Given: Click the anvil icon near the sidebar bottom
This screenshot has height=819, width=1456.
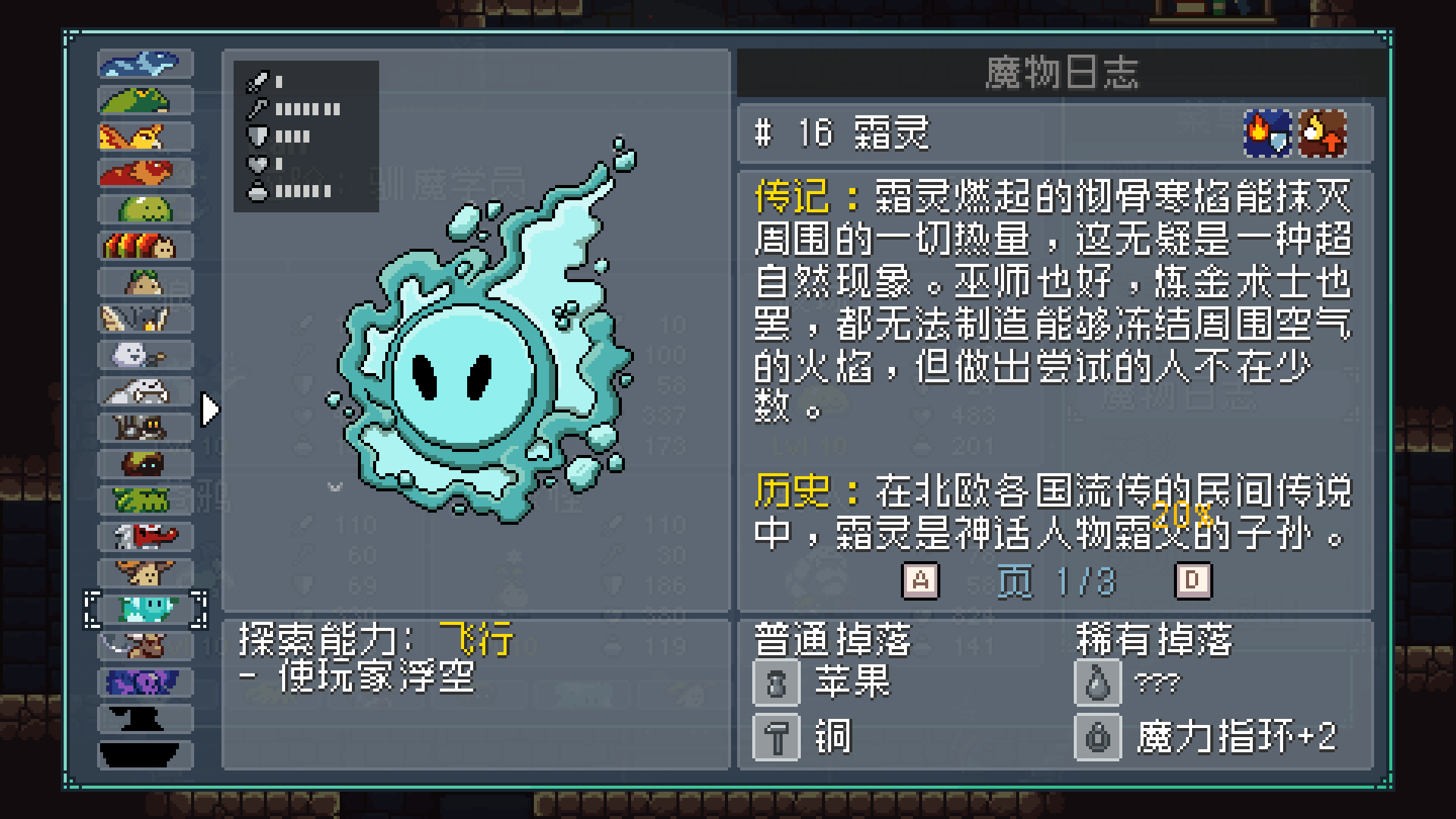Looking at the screenshot, I should (144, 717).
